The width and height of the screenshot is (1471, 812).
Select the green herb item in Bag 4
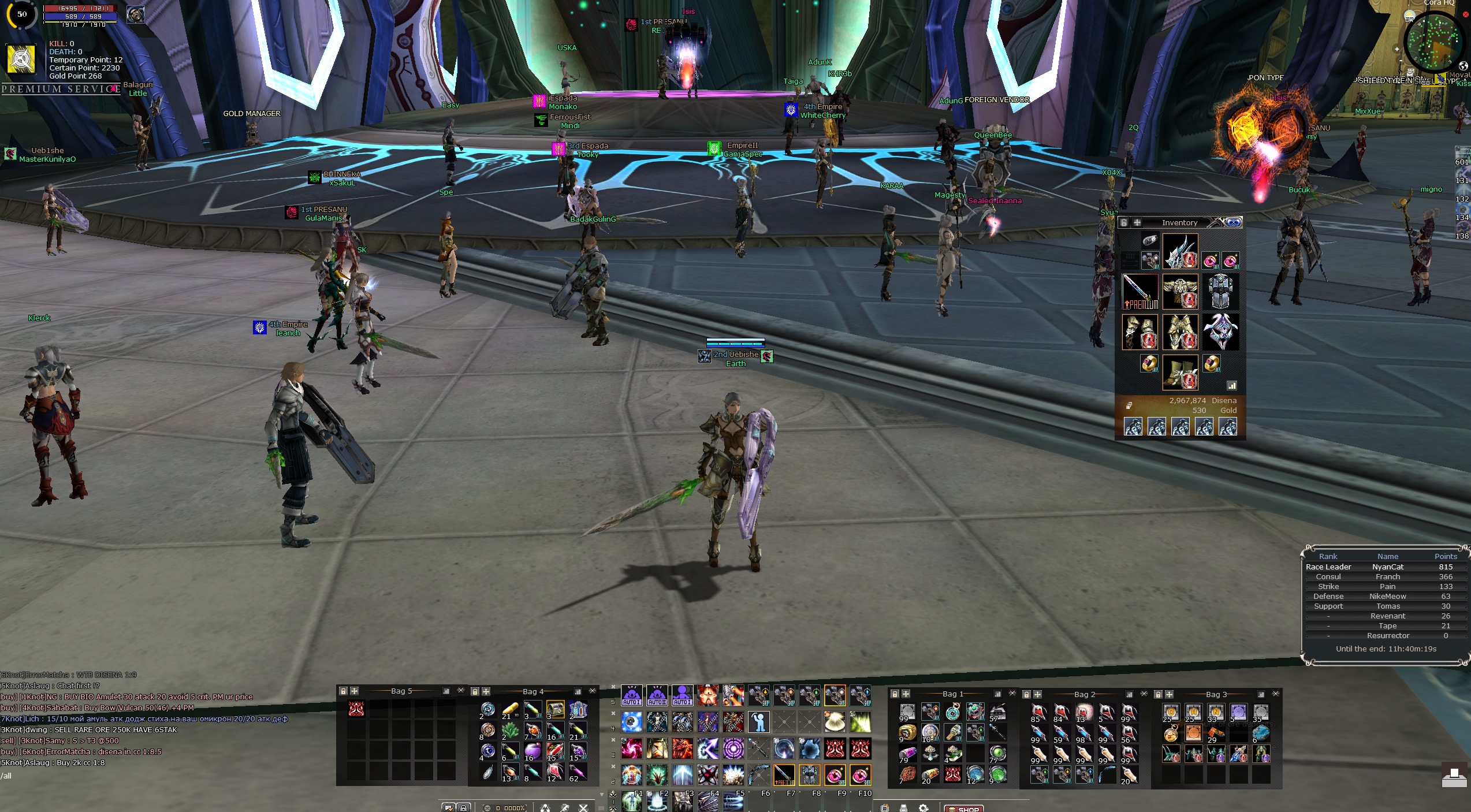(510, 731)
